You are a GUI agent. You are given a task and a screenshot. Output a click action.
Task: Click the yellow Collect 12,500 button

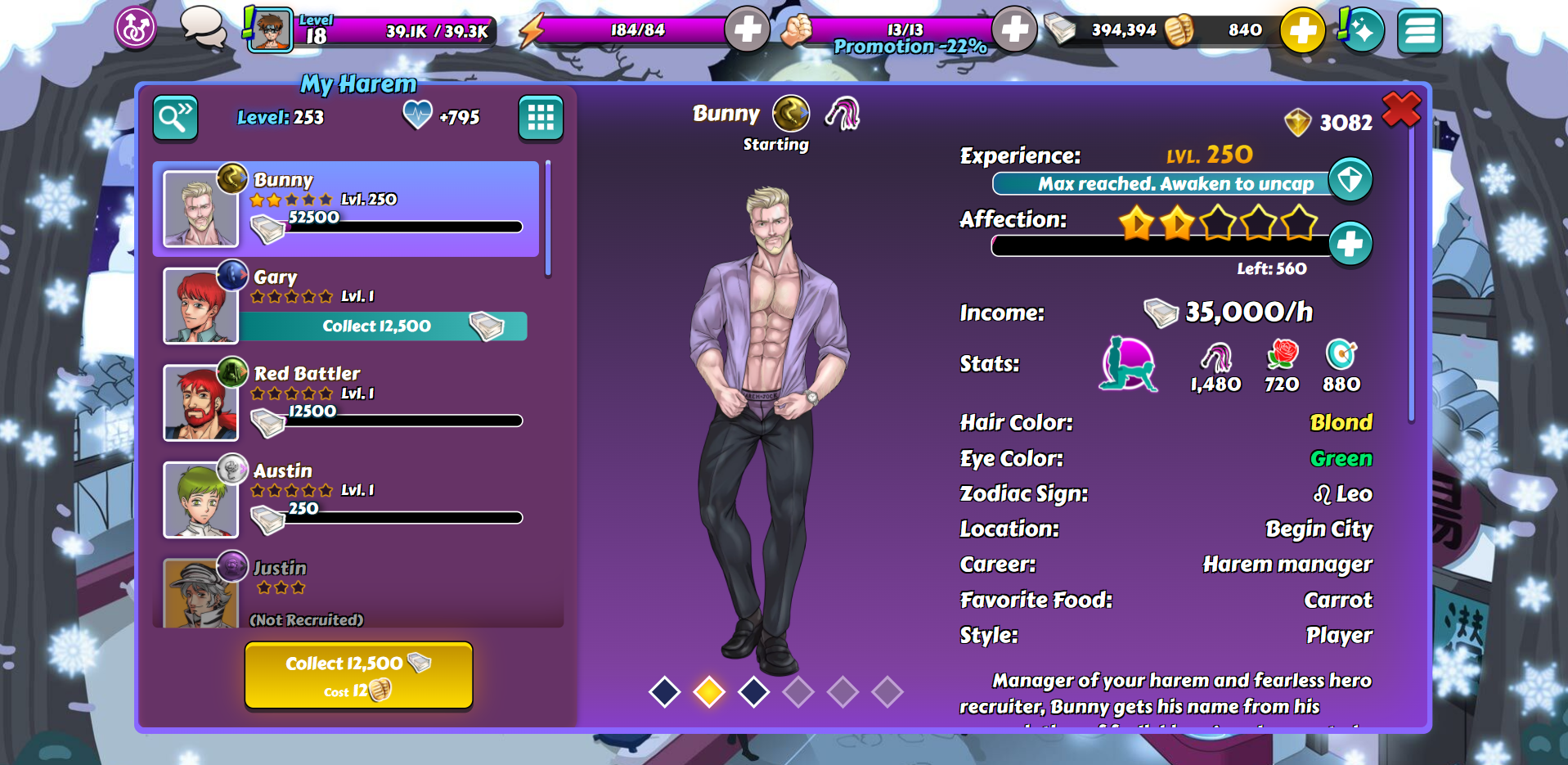(x=358, y=674)
